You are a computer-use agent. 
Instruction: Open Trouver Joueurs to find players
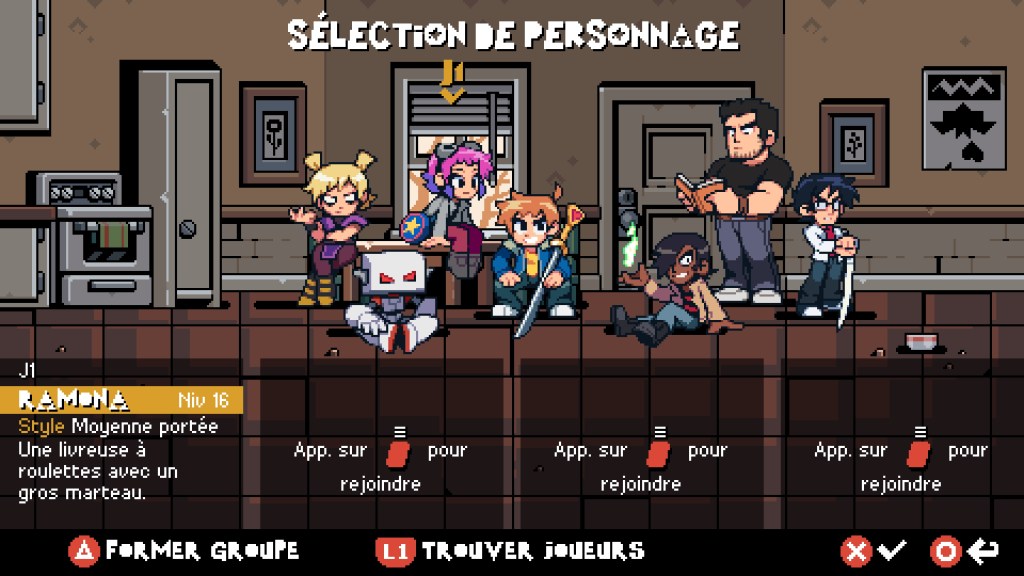[x=512, y=551]
